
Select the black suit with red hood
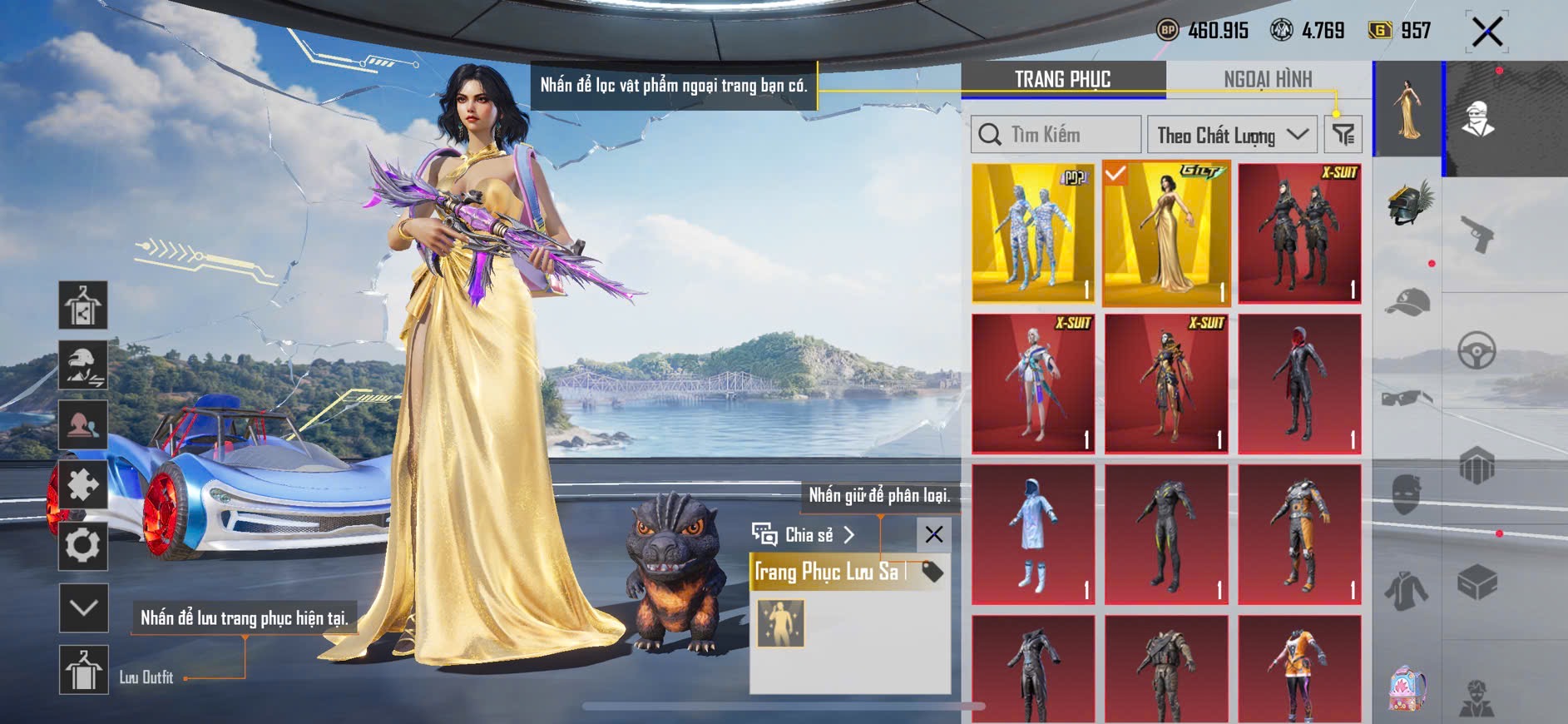point(1299,384)
